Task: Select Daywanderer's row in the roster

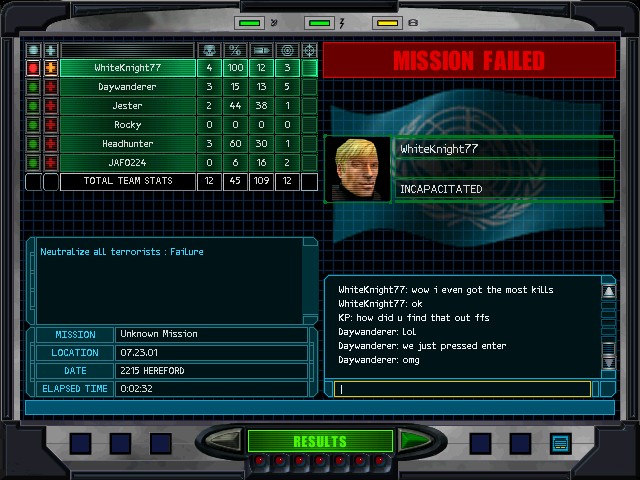Action: coord(127,87)
